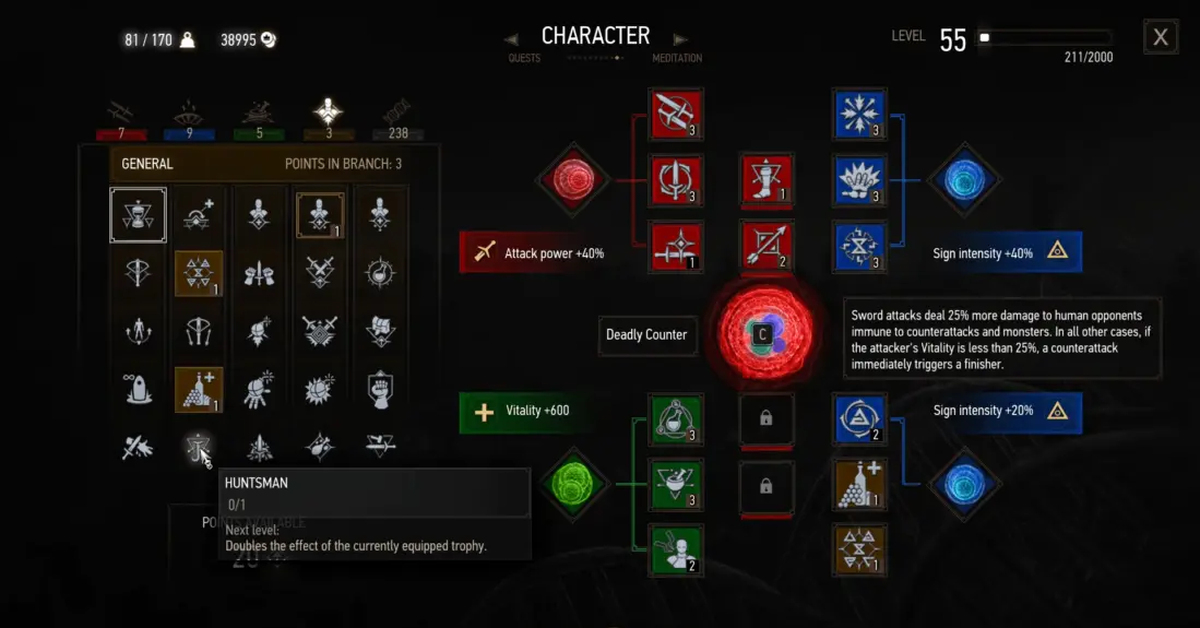Image resolution: width=1200 pixels, height=628 pixels.
Task: Select the Huntsman skill in the General grid
Action: pos(198,449)
